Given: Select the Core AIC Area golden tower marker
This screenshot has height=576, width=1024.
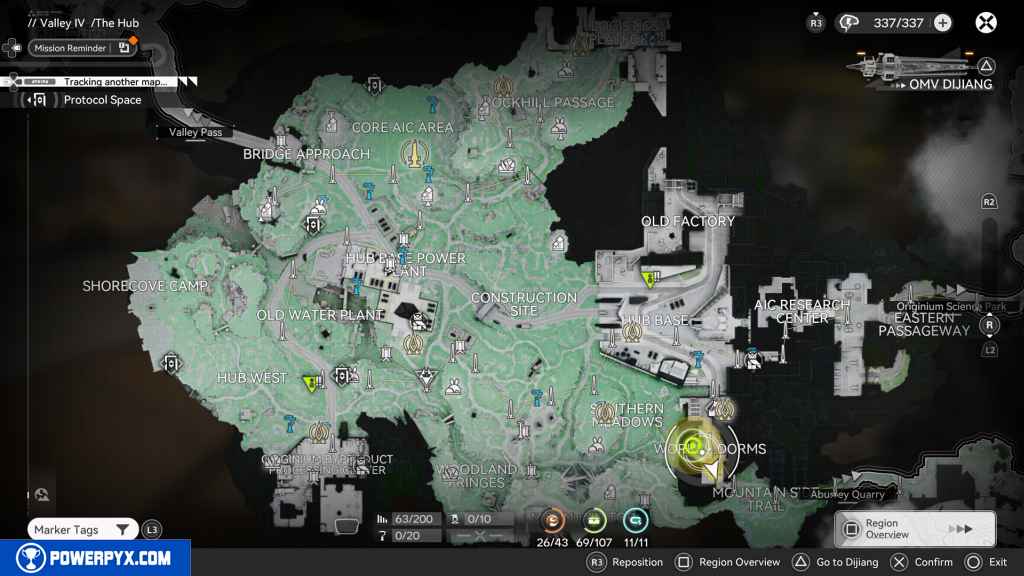Looking at the screenshot, I should click(x=411, y=154).
